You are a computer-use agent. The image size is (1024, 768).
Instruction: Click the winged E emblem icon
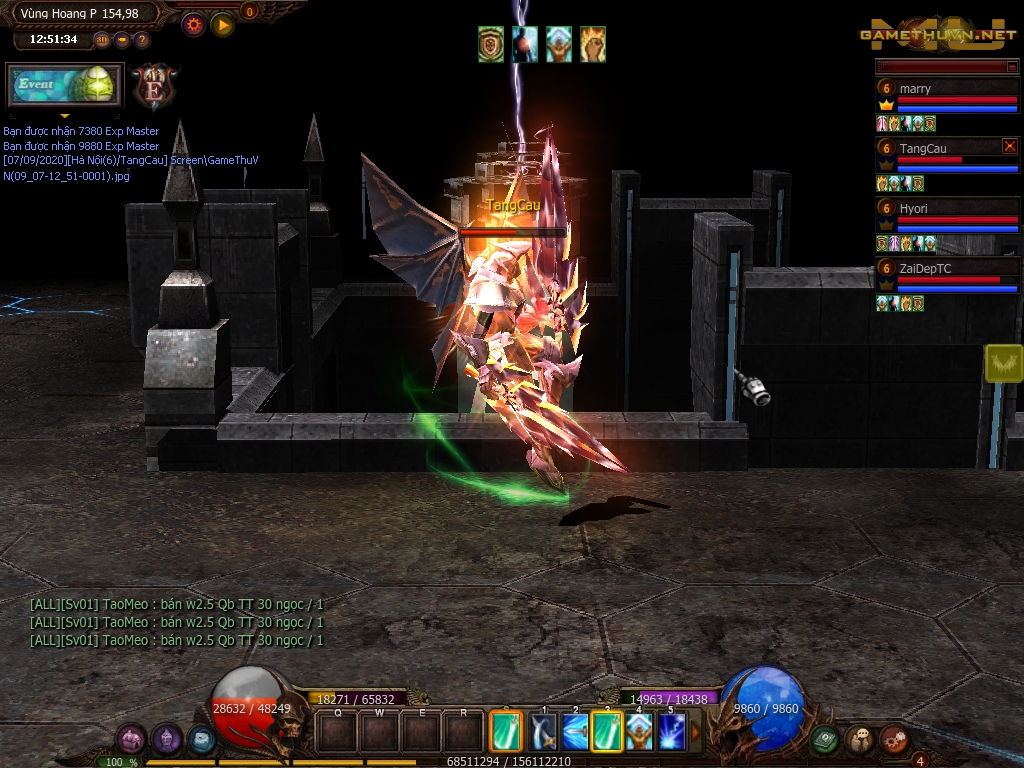(155, 87)
